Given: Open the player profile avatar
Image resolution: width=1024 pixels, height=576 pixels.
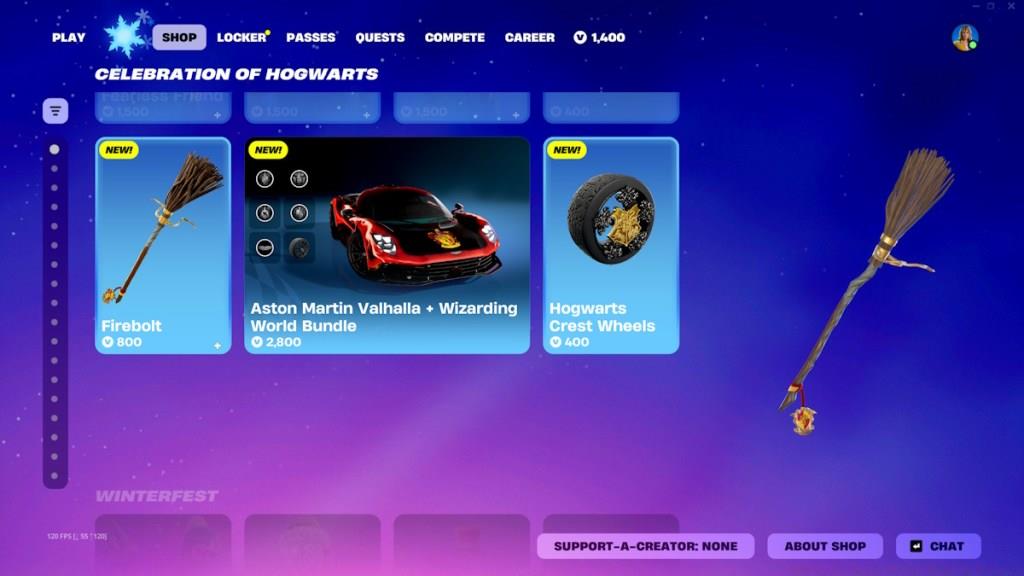Looking at the screenshot, I should [965, 38].
